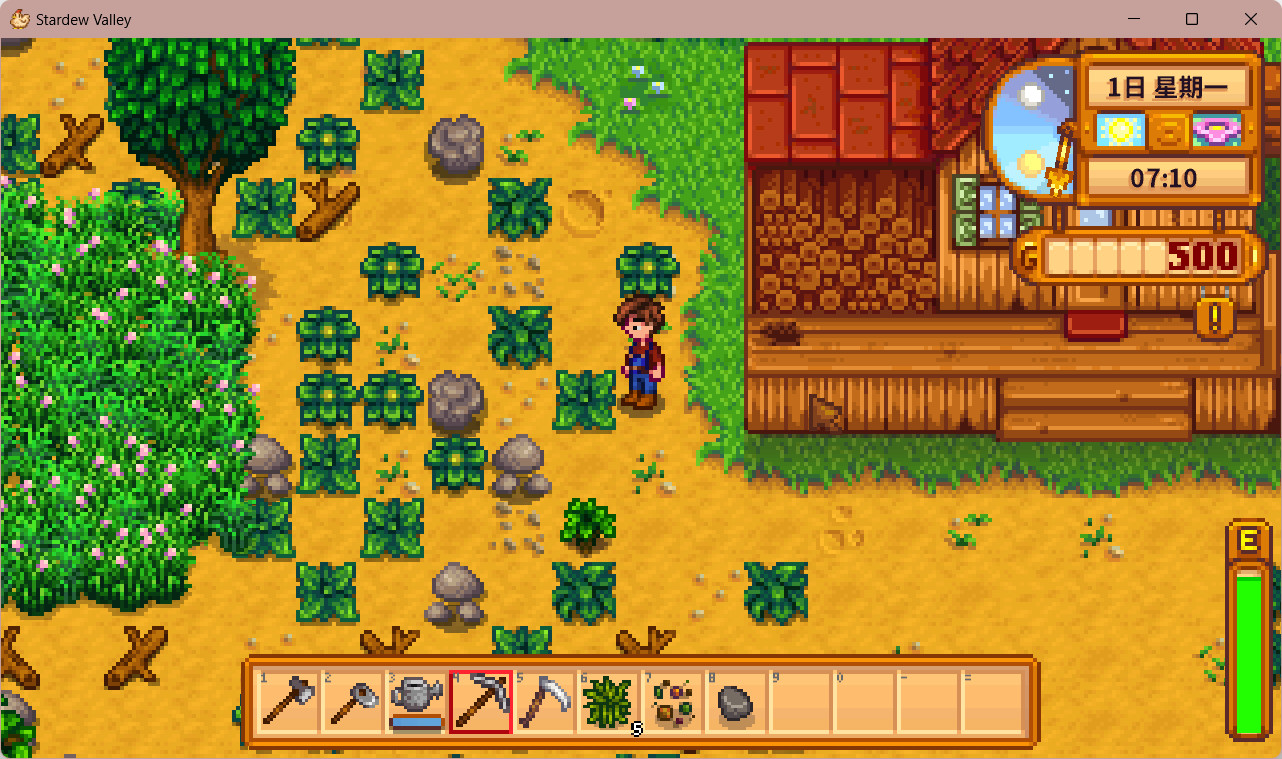Screen dimensions: 1282x759
Task: Close the Stardew Valley window
Action: point(1251,19)
